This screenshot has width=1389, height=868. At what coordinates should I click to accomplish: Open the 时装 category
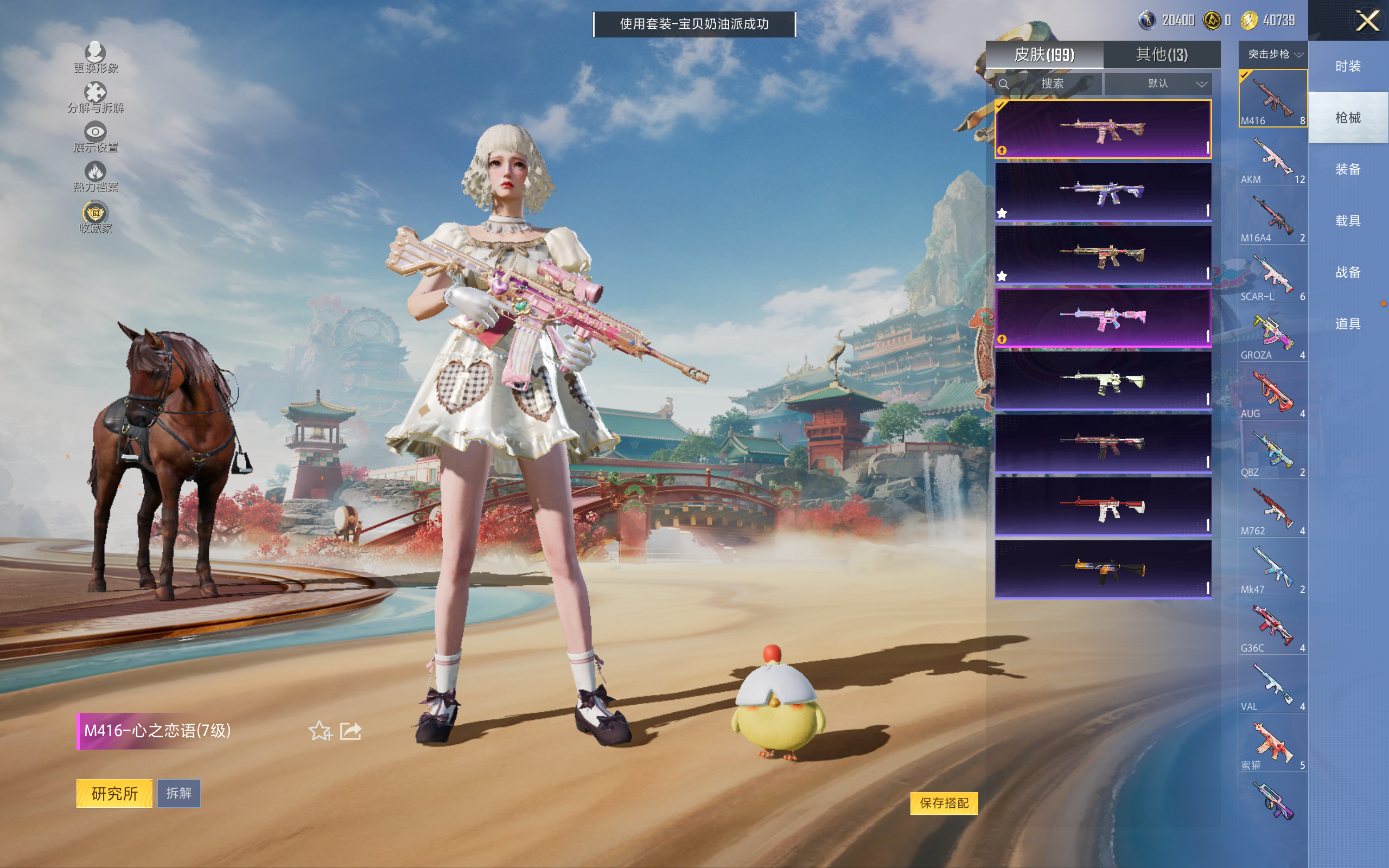pos(1347,67)
